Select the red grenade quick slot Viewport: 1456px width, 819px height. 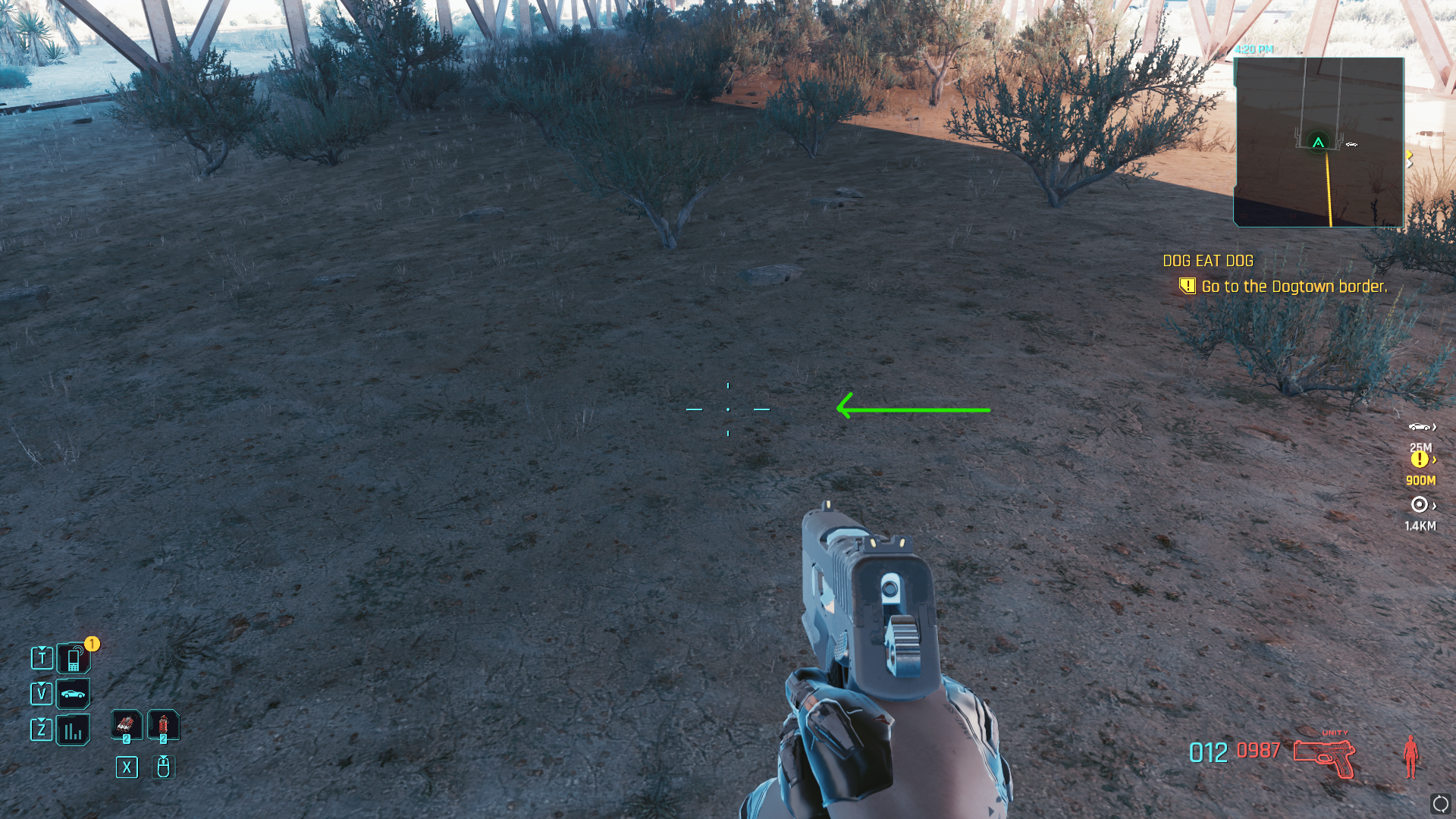pos(127,726)
